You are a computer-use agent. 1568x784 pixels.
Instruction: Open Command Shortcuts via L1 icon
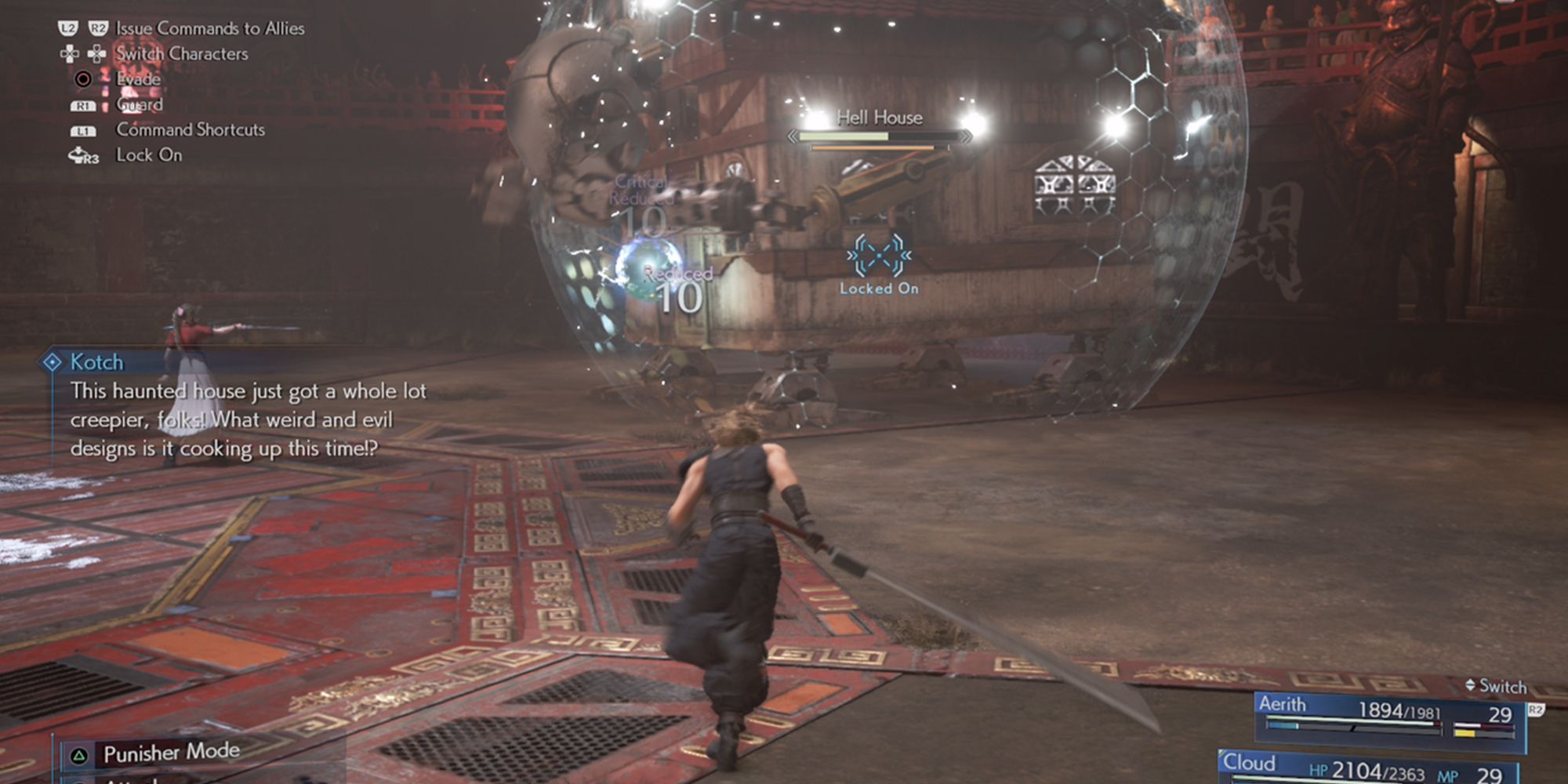click(85, 130)
